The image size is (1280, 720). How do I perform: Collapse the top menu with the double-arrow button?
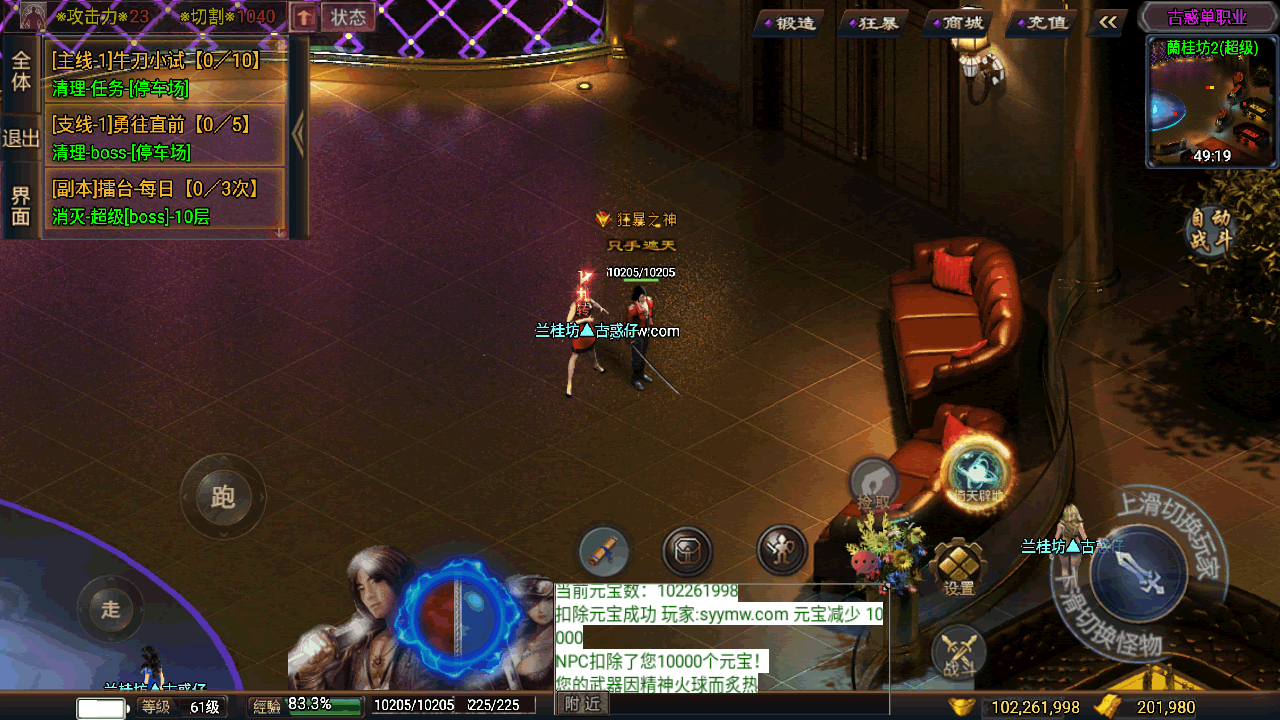[x=1107, y=21]
